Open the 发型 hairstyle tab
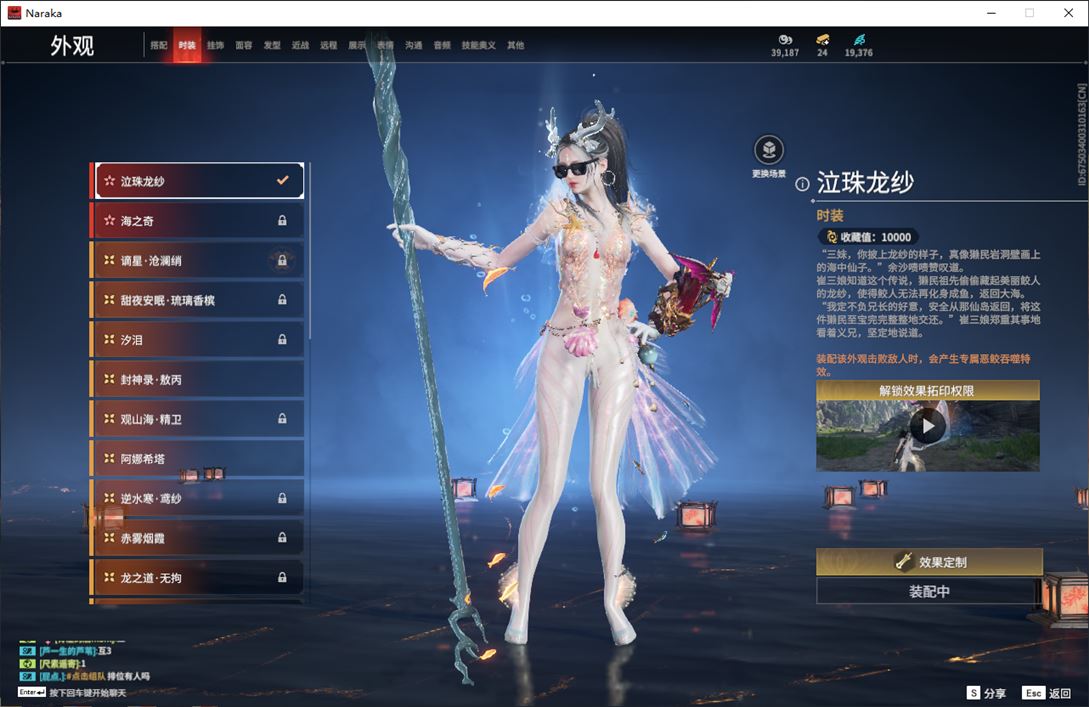 272,45
